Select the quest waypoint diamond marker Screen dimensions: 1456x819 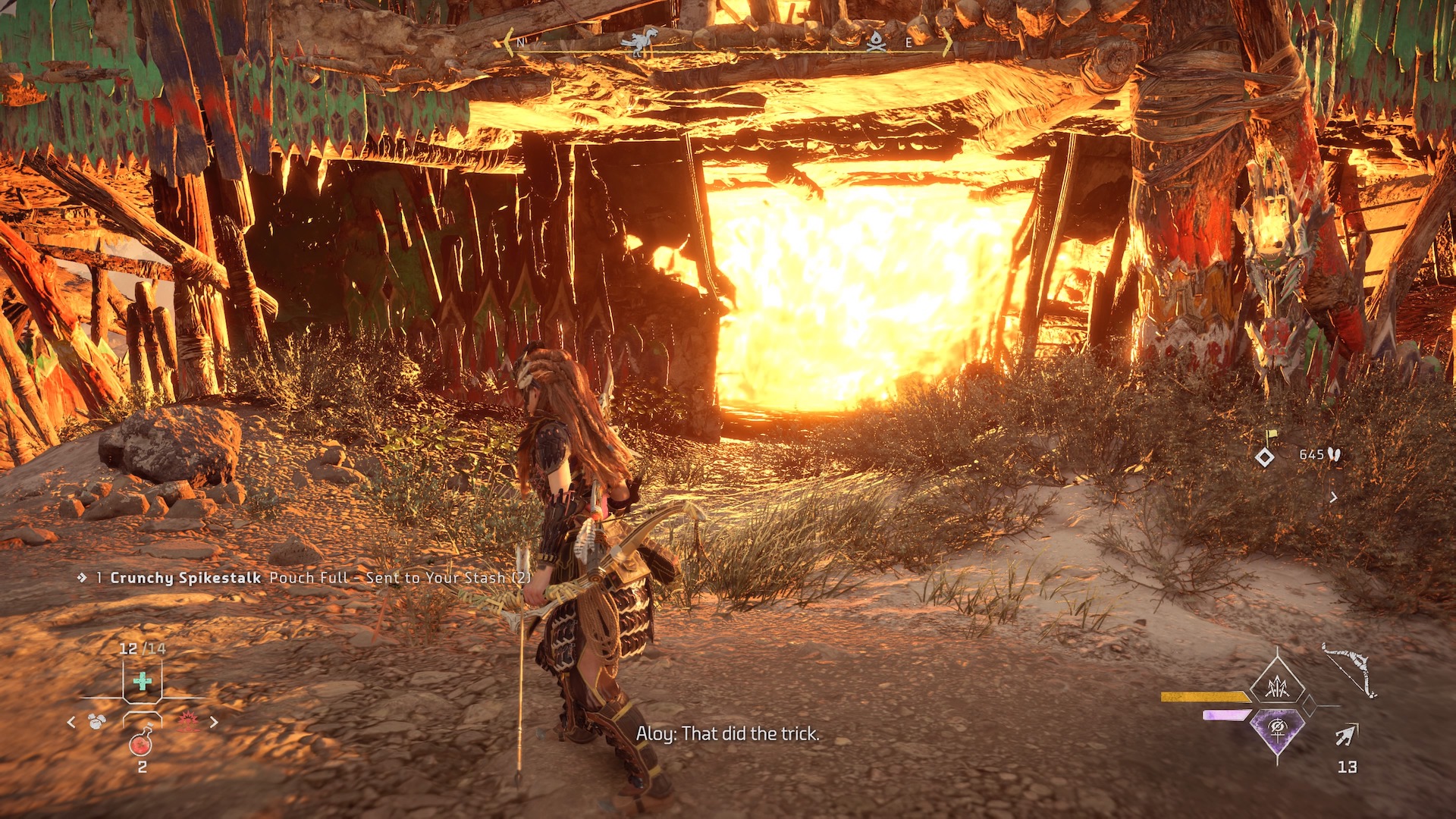(x=1265, y=457)
